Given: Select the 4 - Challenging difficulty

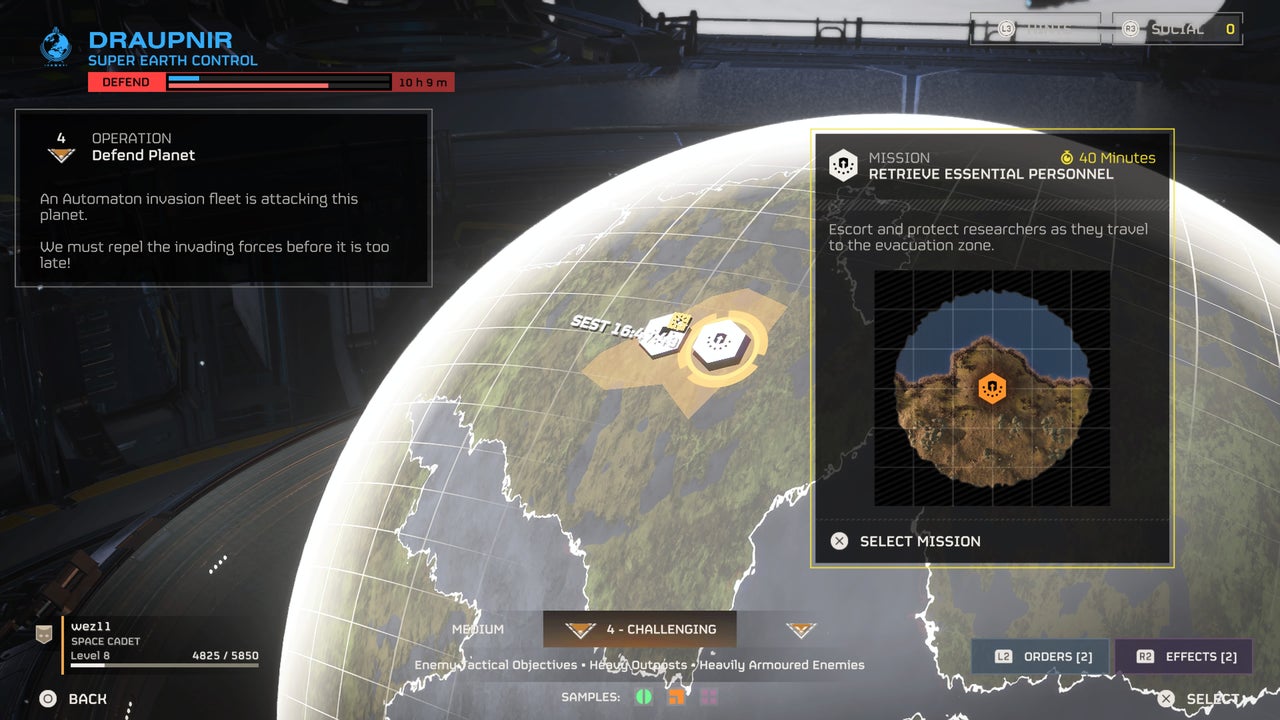Looking at the screenshot, I should (640, 630).
